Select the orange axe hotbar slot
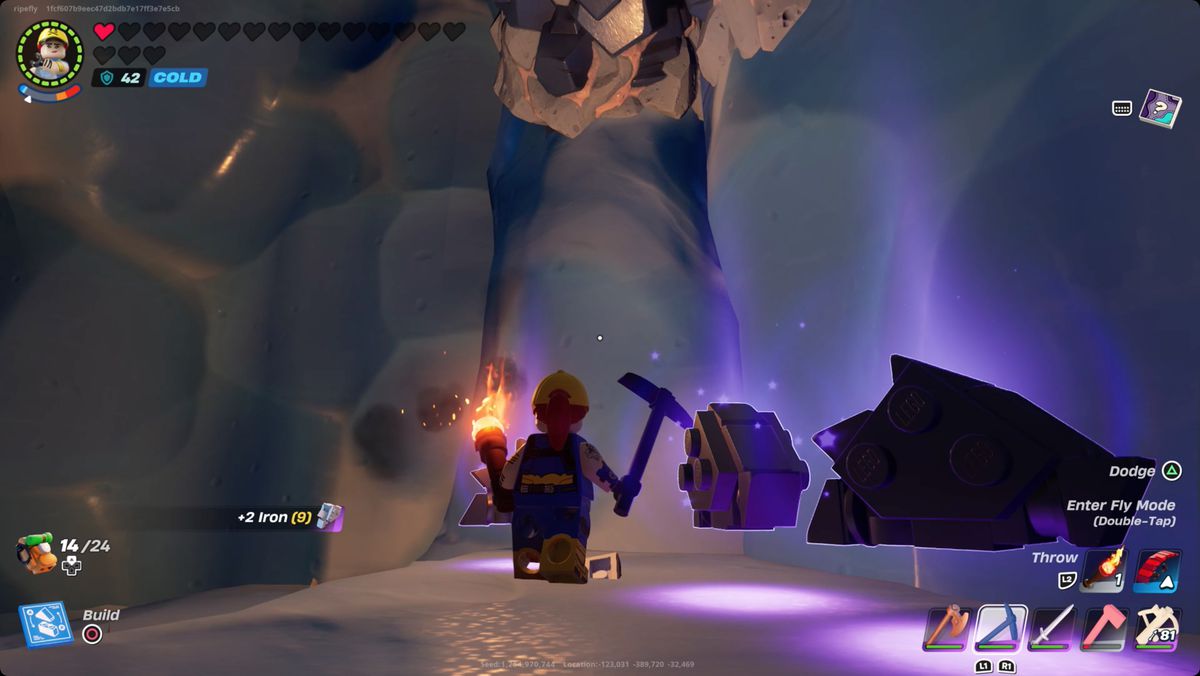Viewport: 1200px width, 676px height. [947, 628]
